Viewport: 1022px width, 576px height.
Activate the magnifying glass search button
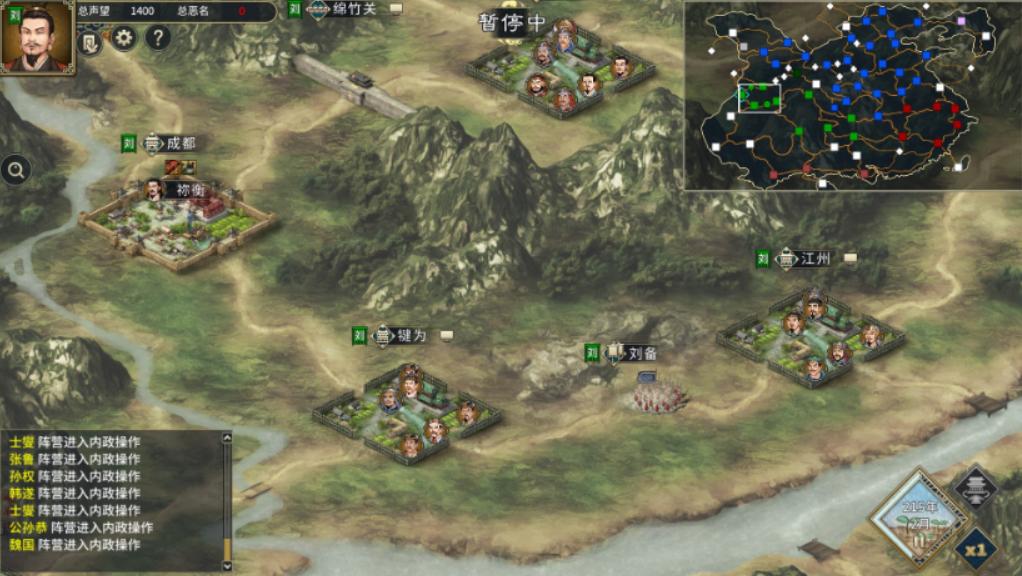pyautogui.click(x=16, y=170)
